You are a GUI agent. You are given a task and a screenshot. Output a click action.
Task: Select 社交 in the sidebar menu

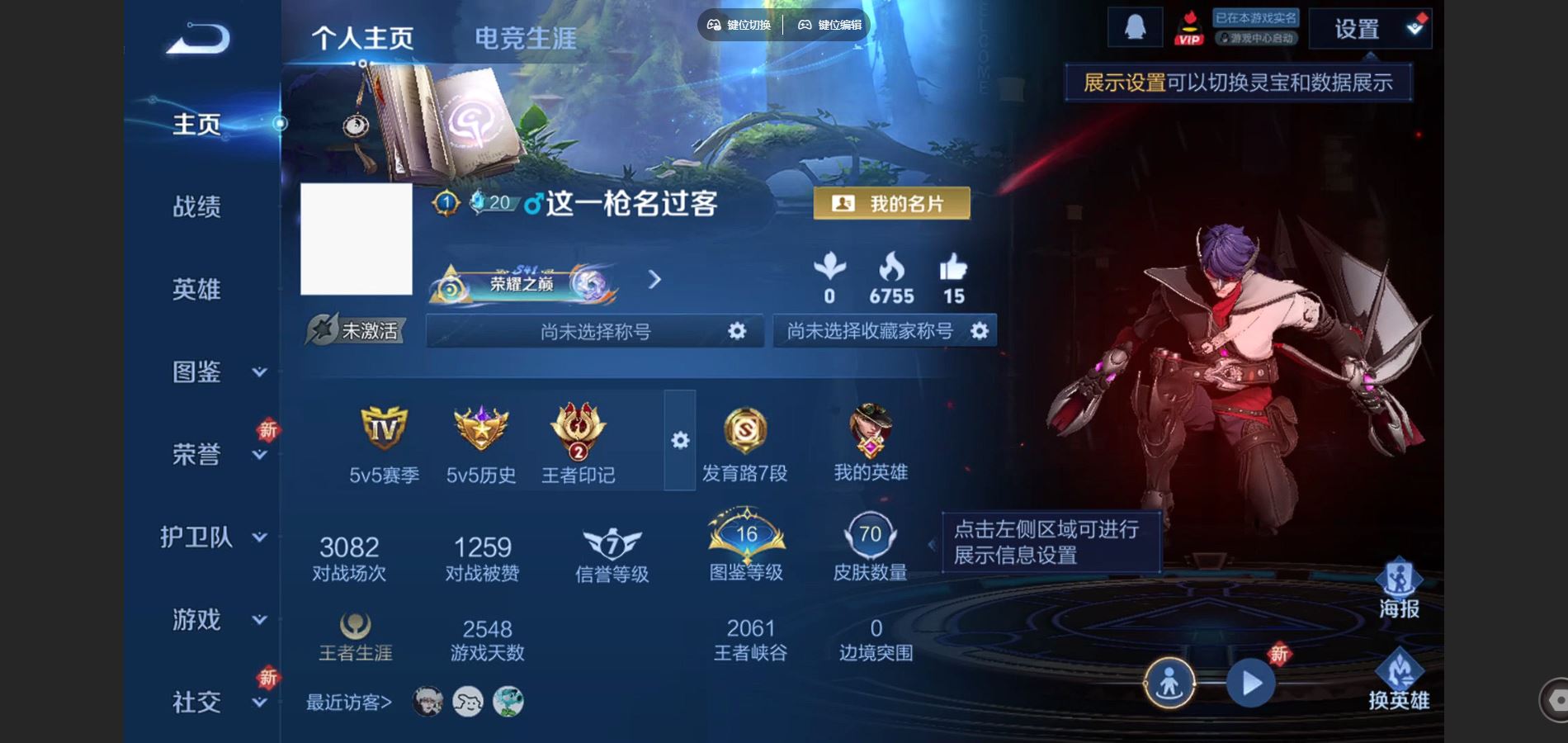[196, 703]
